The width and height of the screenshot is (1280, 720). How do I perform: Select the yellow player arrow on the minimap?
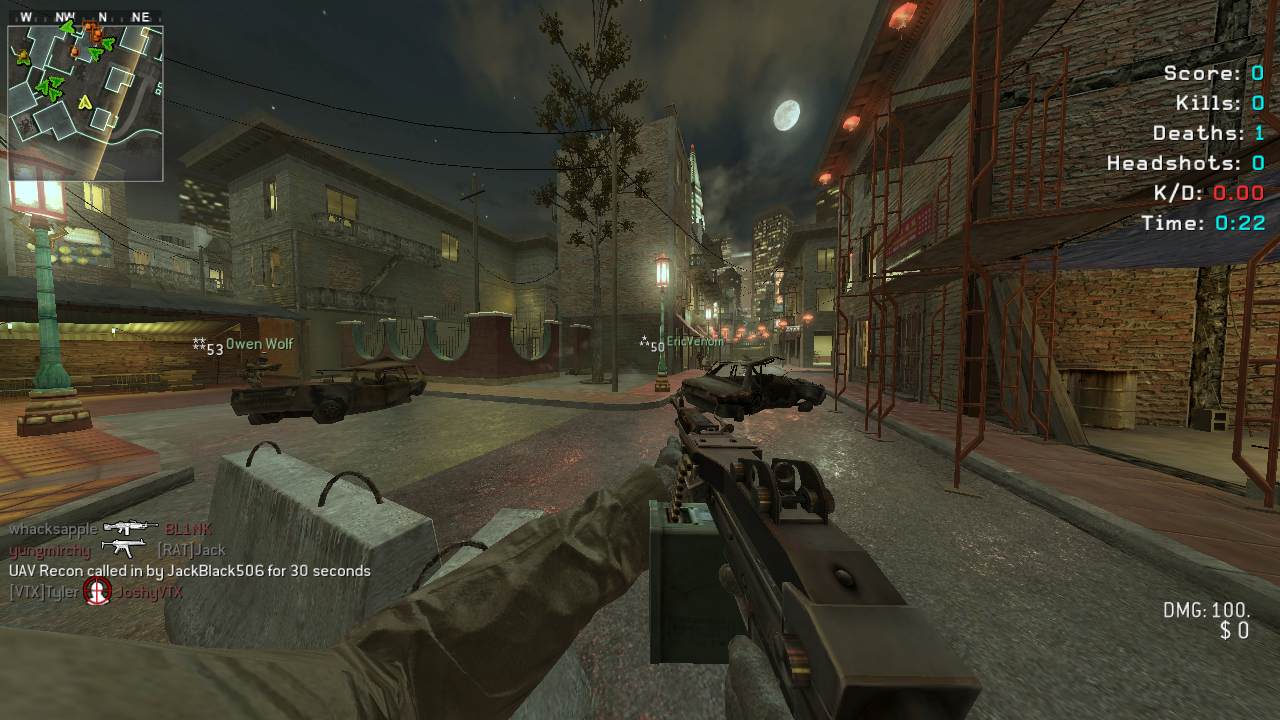pyautogui.click(x=85, y=100)
